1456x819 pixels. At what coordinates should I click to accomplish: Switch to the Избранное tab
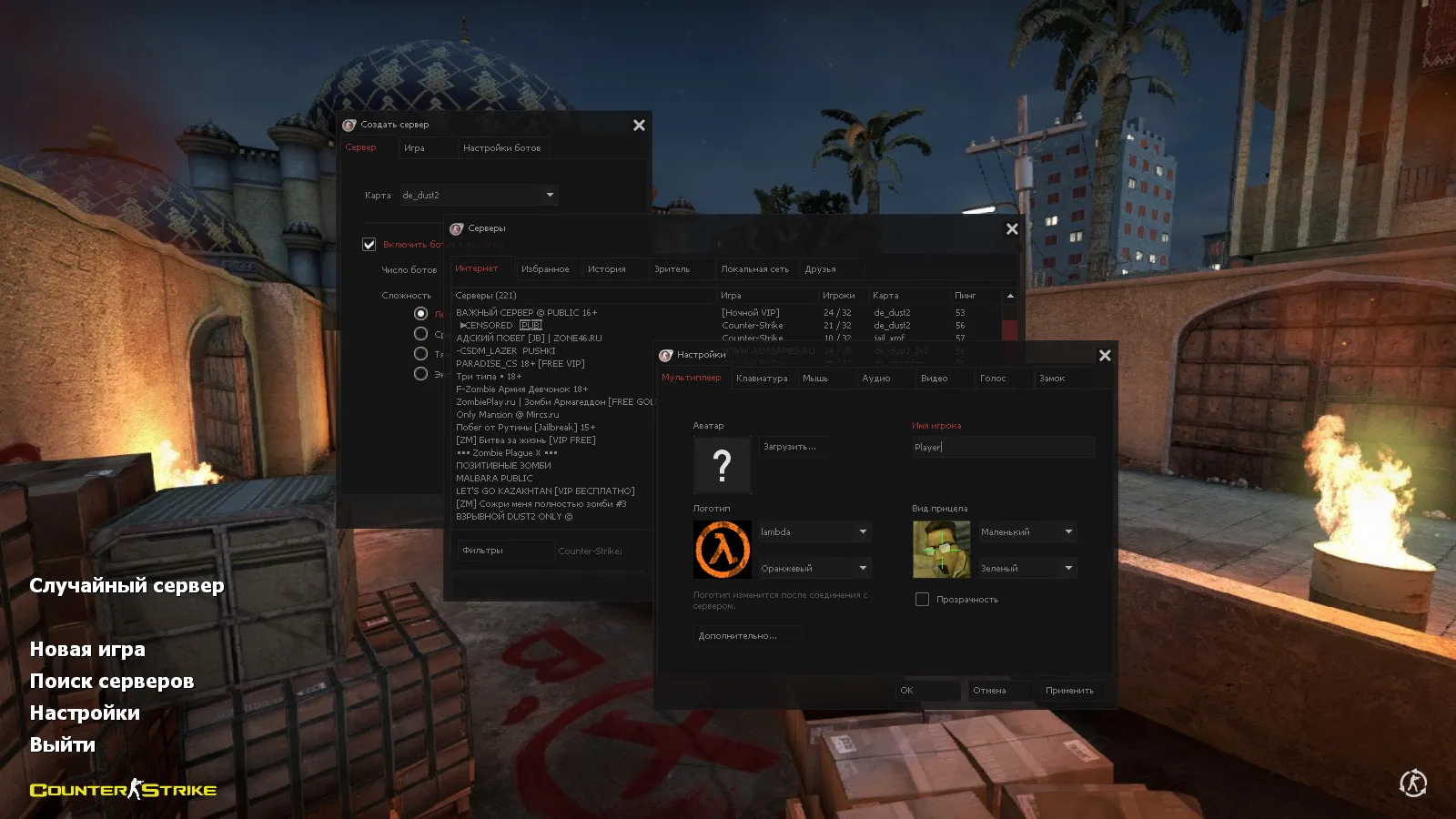coord(546,268)
